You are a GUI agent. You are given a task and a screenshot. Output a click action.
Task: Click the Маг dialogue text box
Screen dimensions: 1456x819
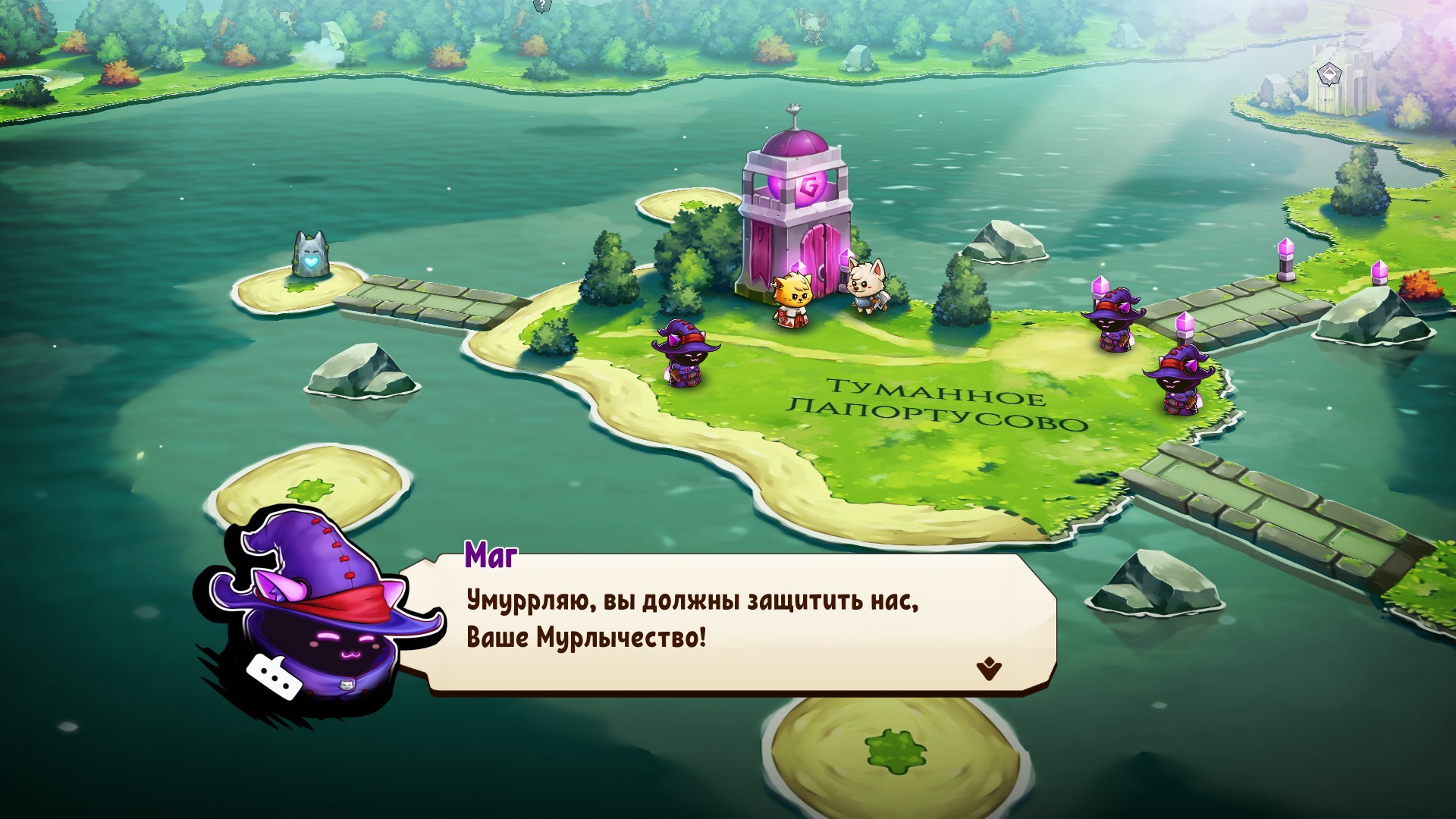click(726, 623)
